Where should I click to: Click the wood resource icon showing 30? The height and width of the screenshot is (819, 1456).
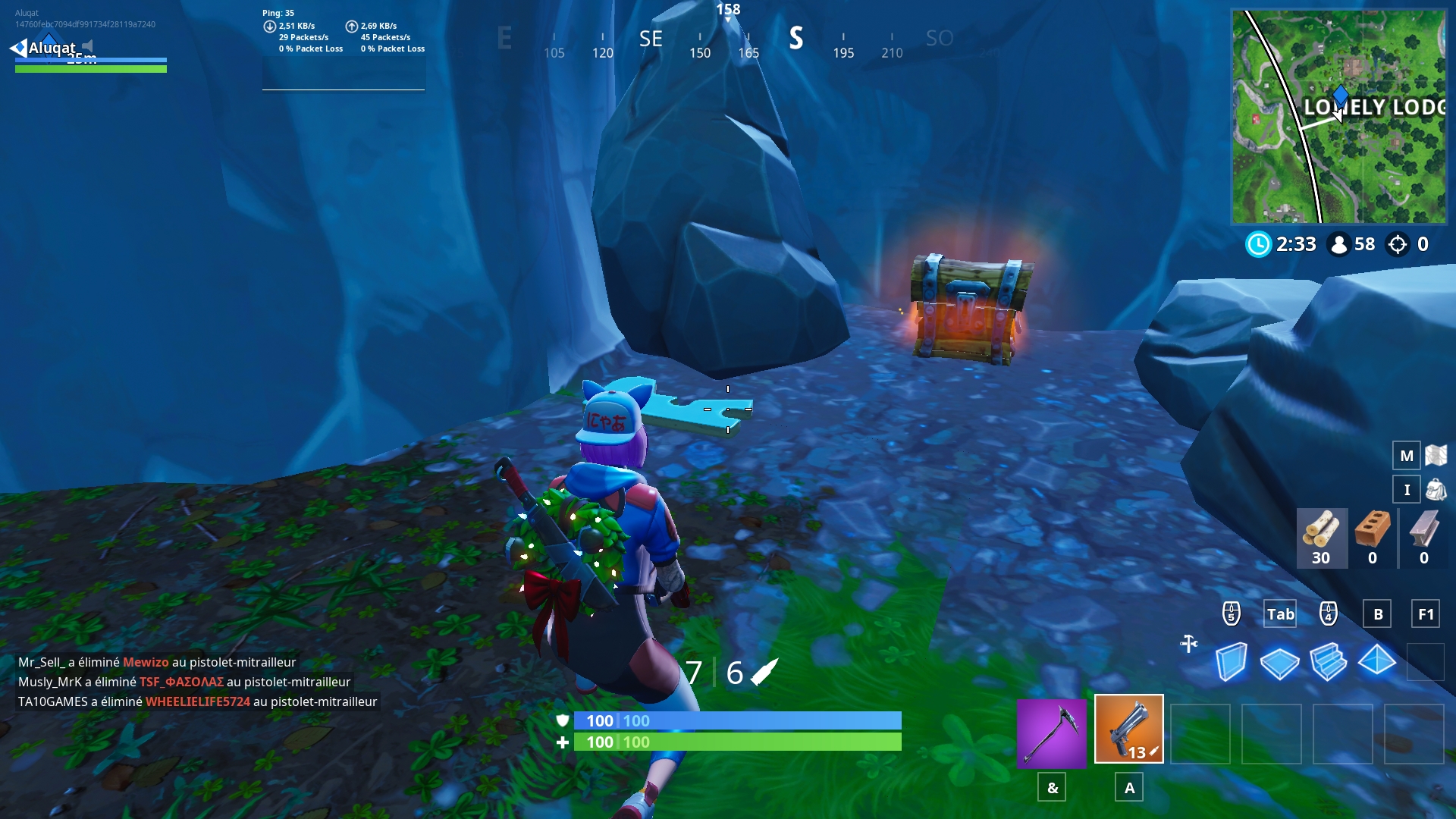tap(1323, 538)
